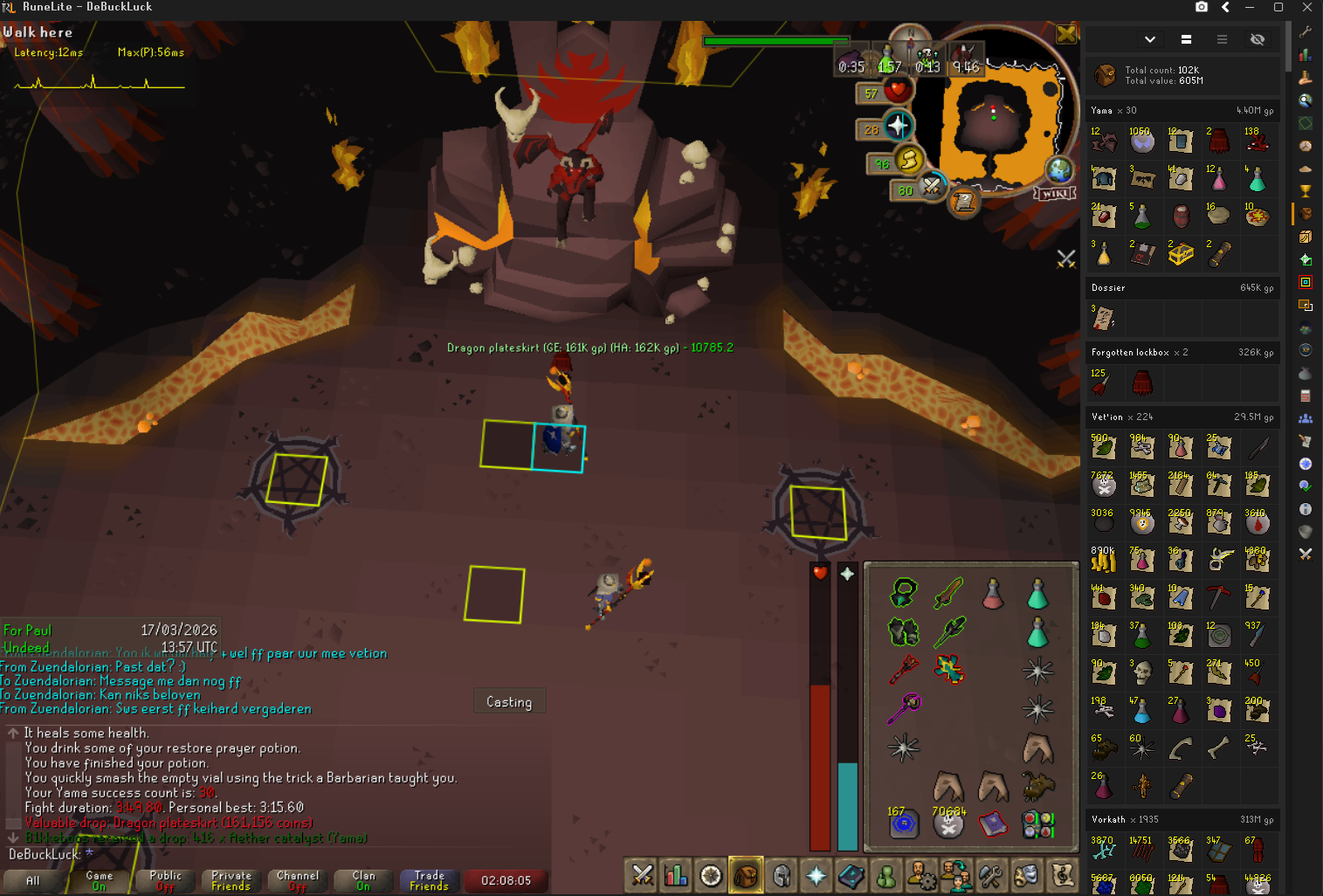
Task: Click the Trade chat filter tab
Action: click(429, 880)
